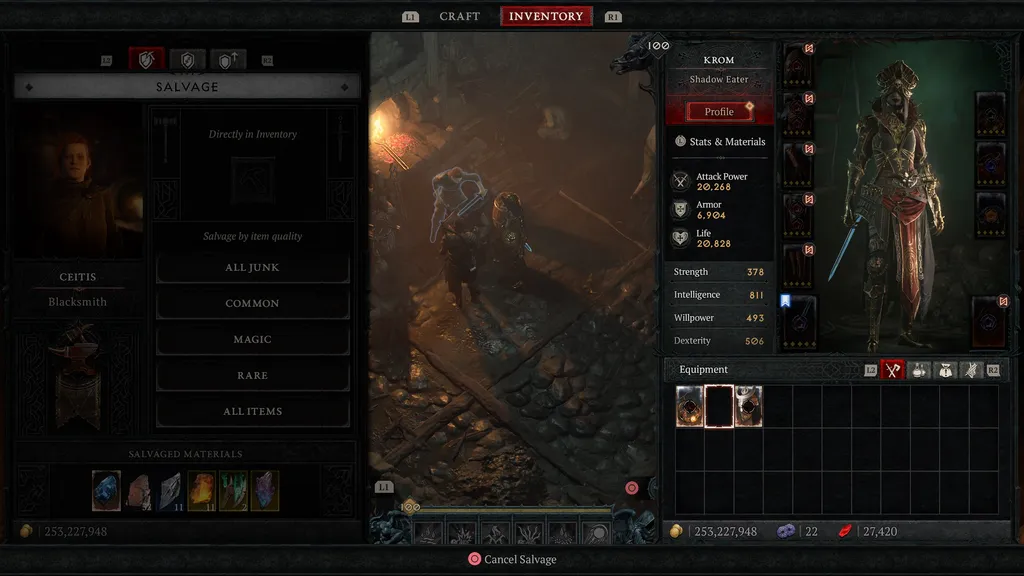Inspect the blue ore salvaged material

106,491
